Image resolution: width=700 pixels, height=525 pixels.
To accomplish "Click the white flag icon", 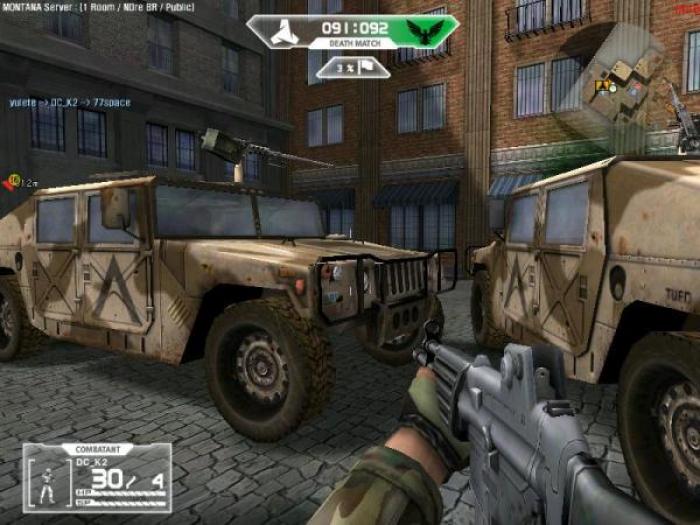I will tap(366, 67).
